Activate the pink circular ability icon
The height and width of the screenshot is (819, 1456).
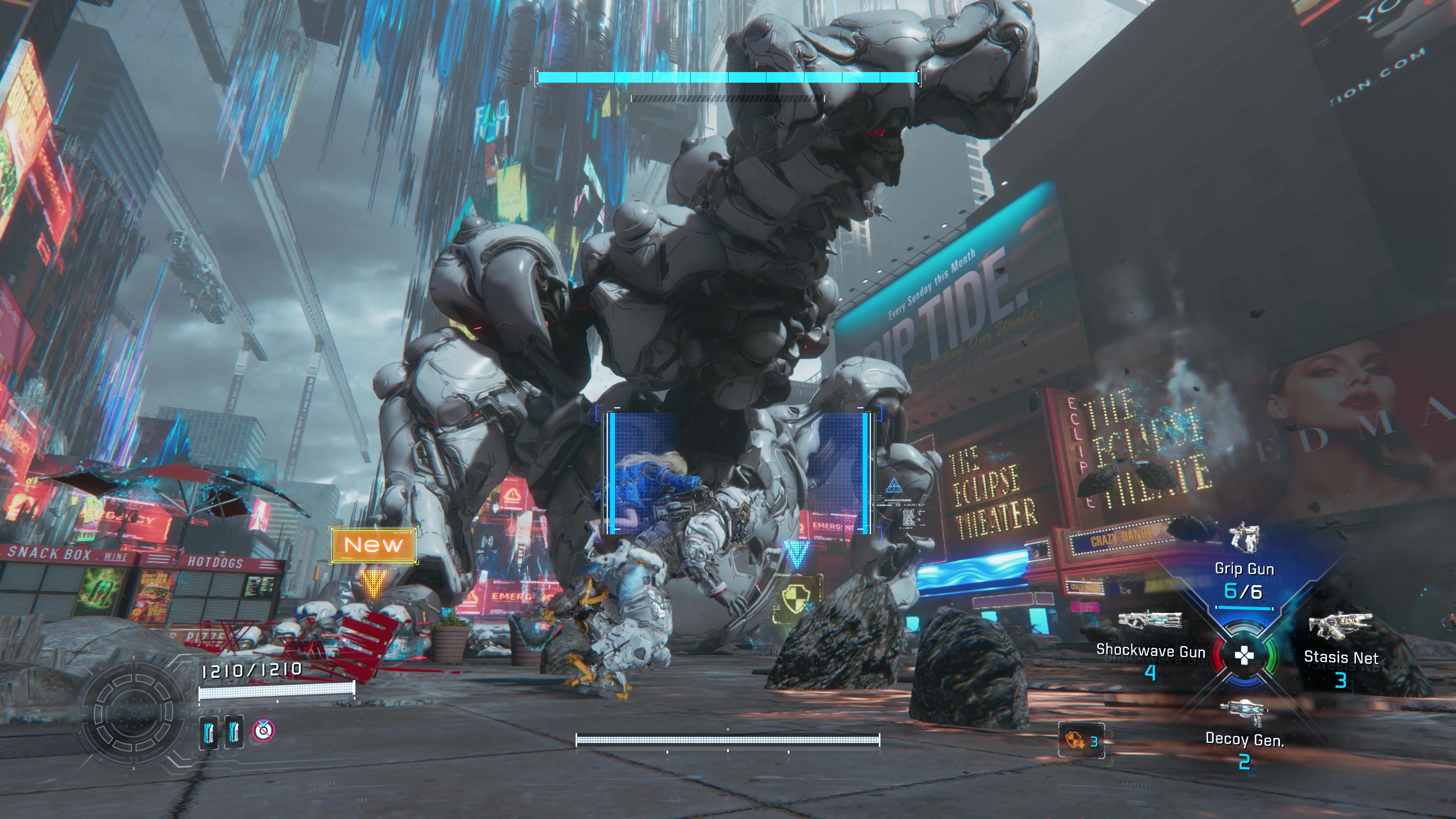(264, 730)
